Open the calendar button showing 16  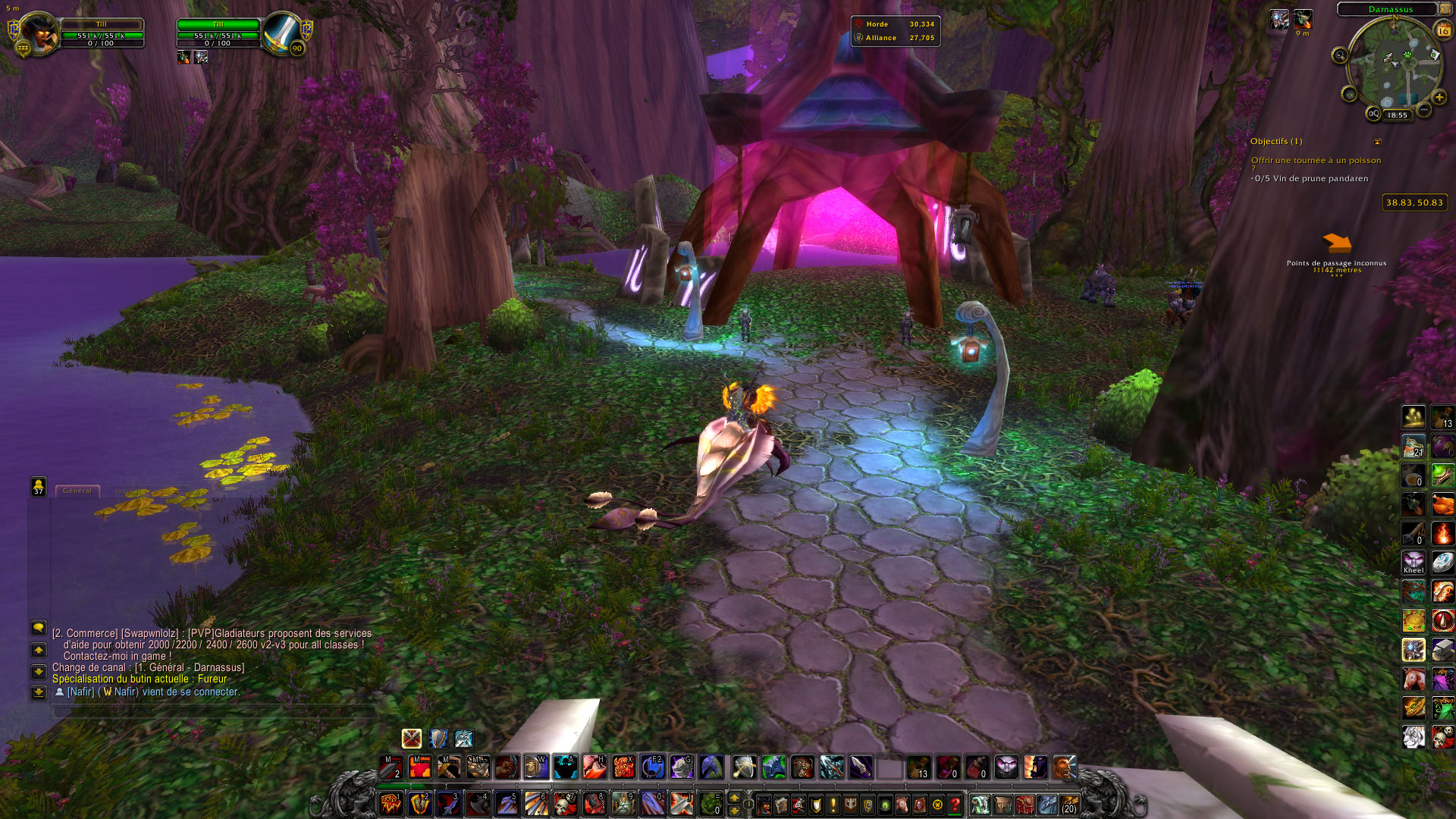(1443, 30)
